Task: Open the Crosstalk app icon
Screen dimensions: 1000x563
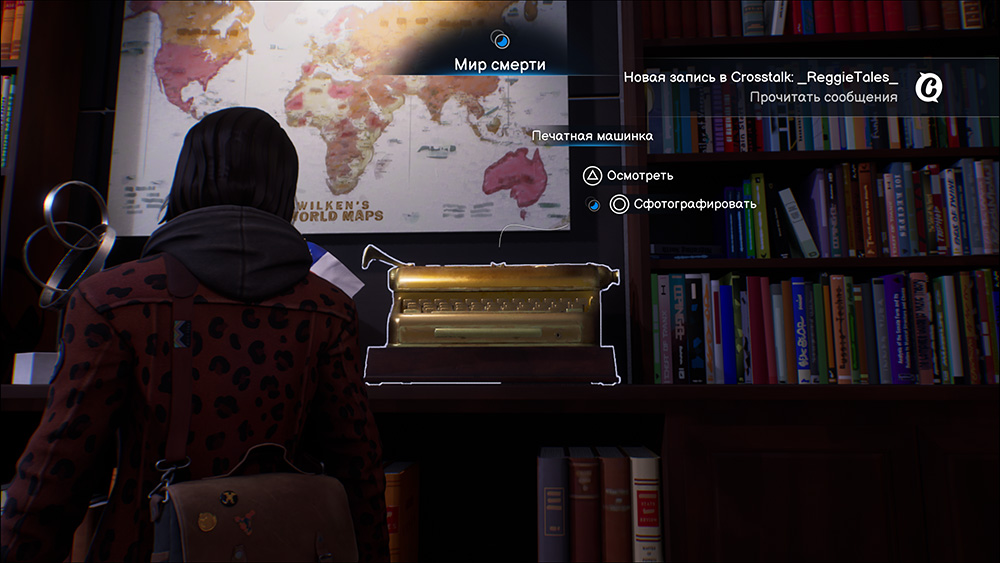Action: click(930, 88)
